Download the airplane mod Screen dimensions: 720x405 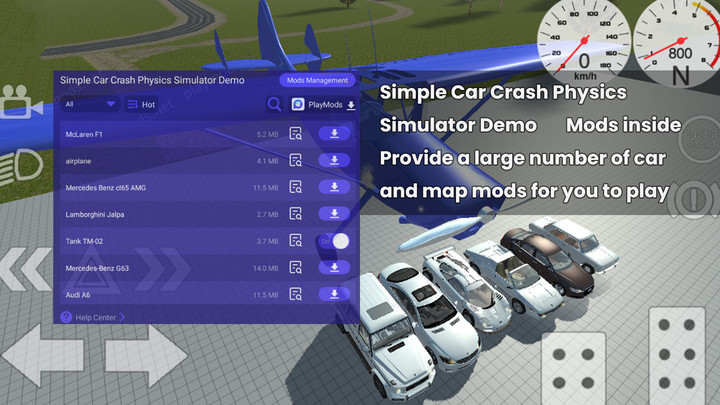[x=333, y=160]
